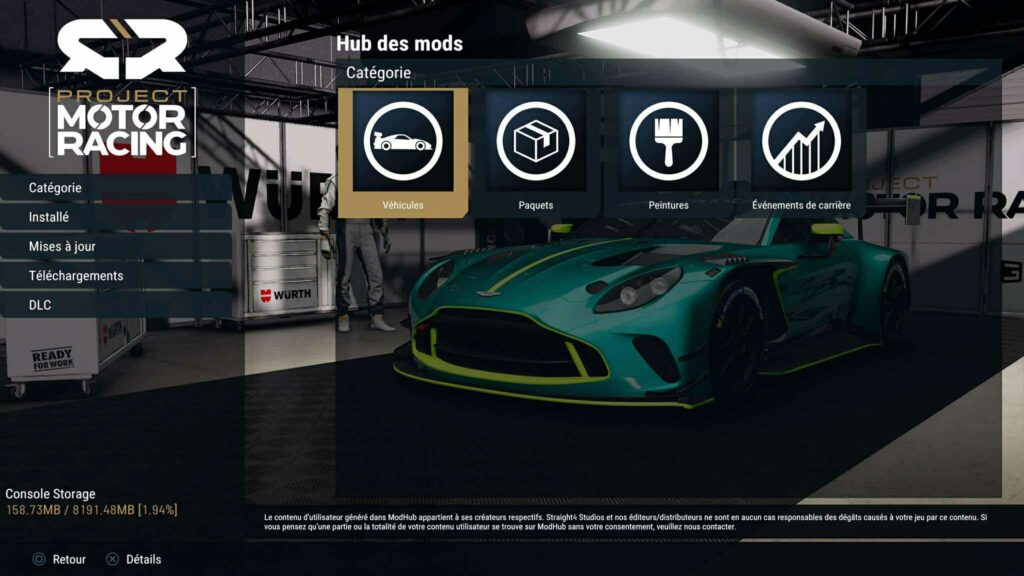Open the Catégorie menu entry
The width and height of the screenshot is (1024, 576).
(56, 187)
